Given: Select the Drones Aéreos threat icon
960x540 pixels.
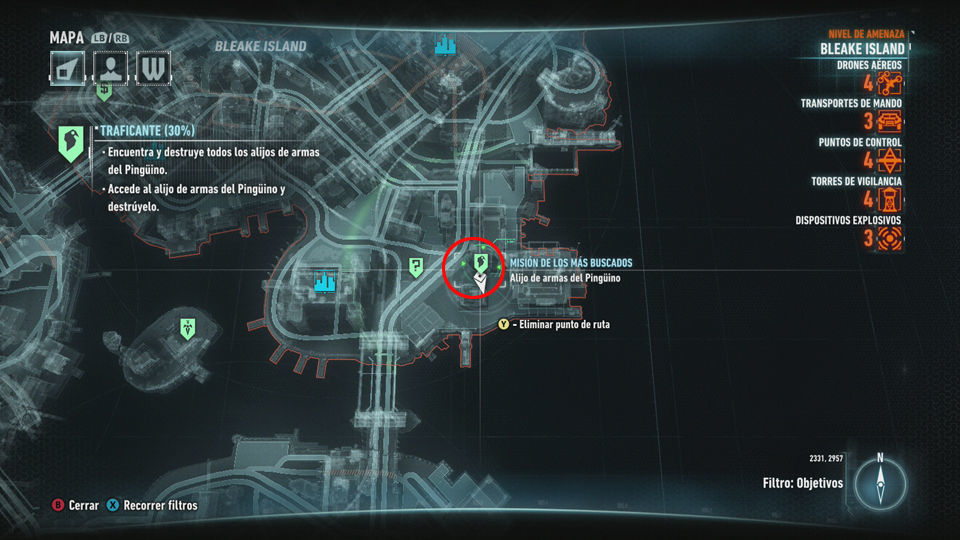Looking at the screenshot, I should click(x=890, y=83).
